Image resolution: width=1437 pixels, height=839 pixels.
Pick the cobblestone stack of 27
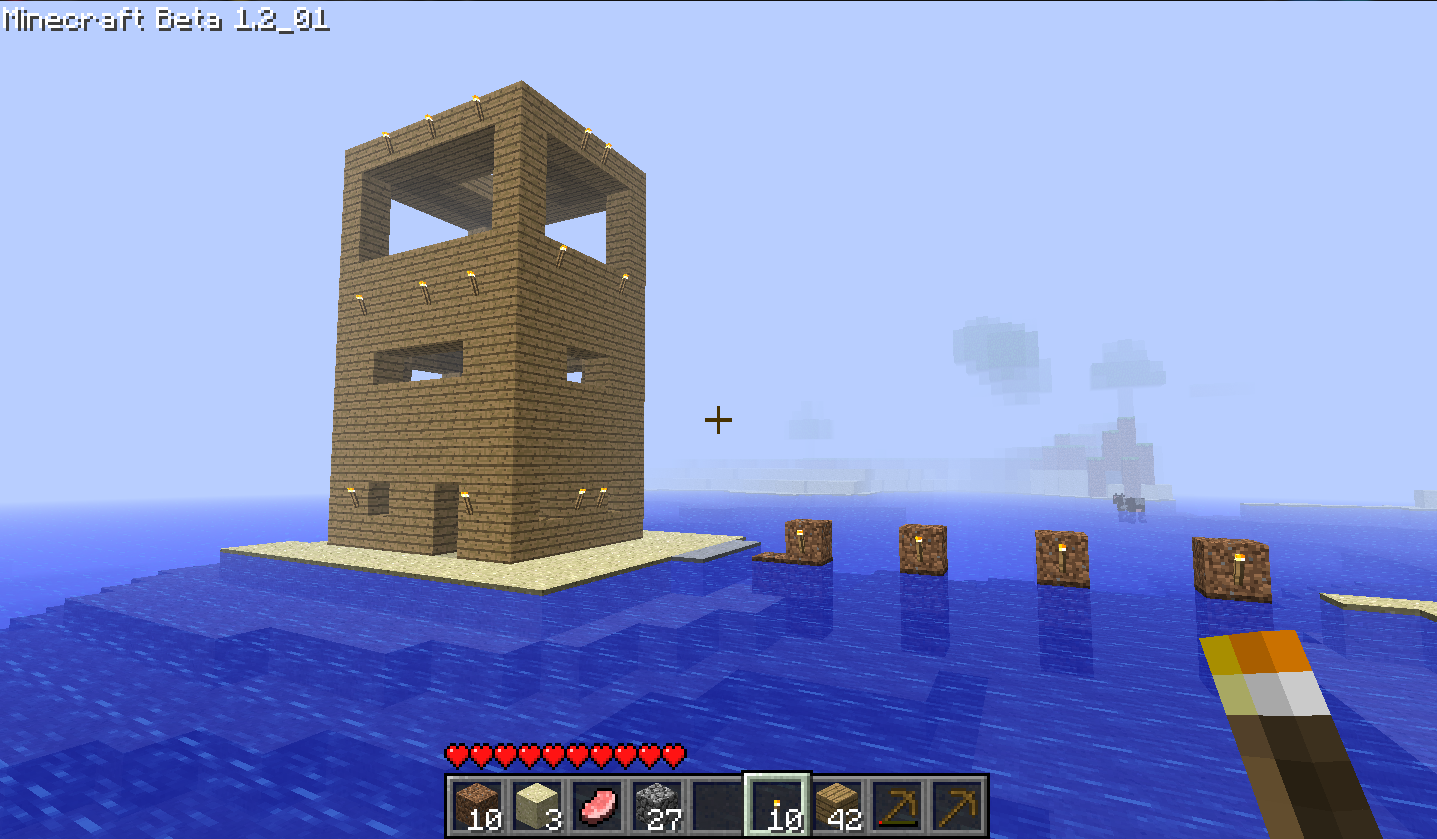point(657,805)
